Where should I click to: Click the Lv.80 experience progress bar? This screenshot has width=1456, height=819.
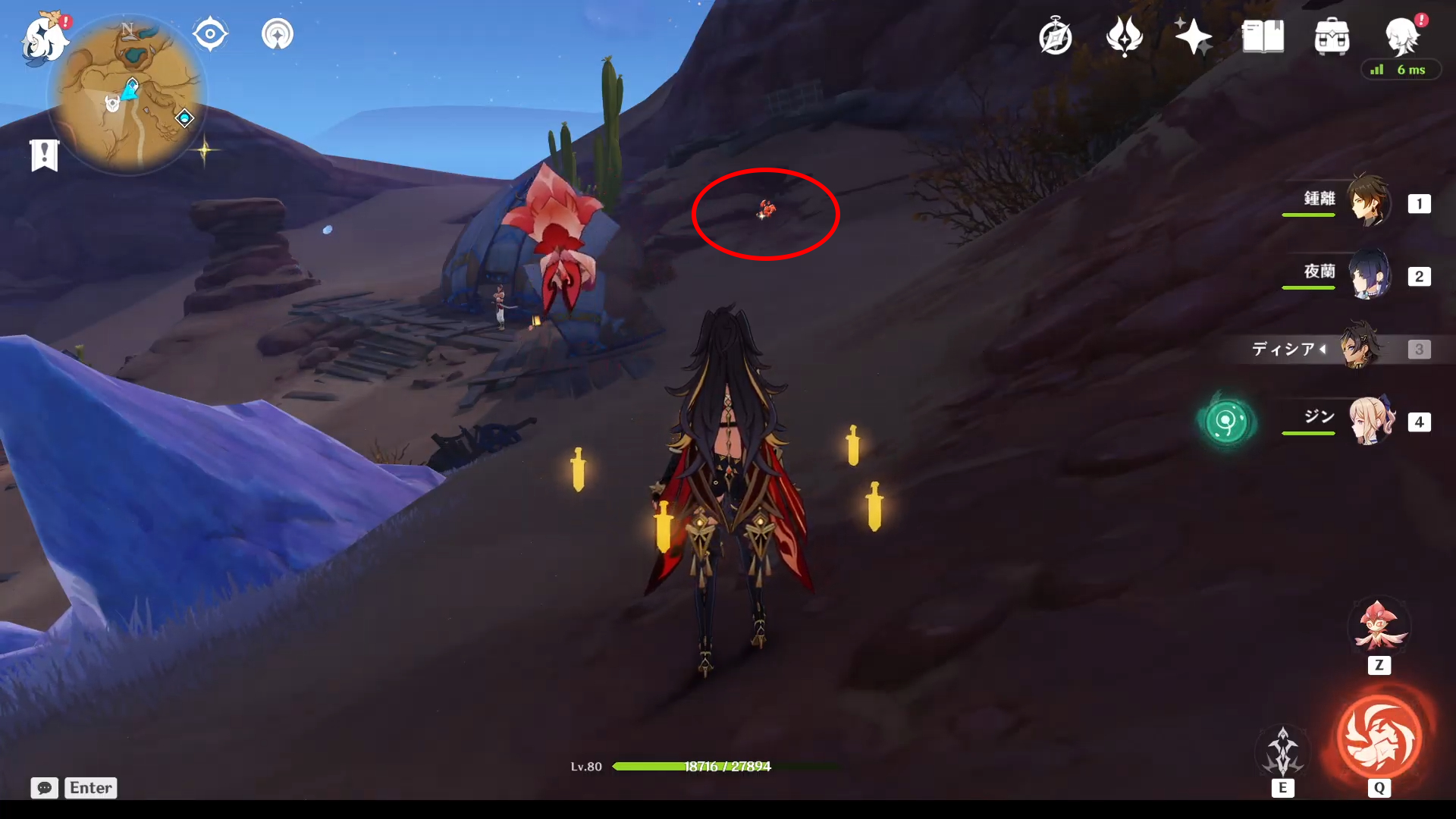tap(691, 766)
